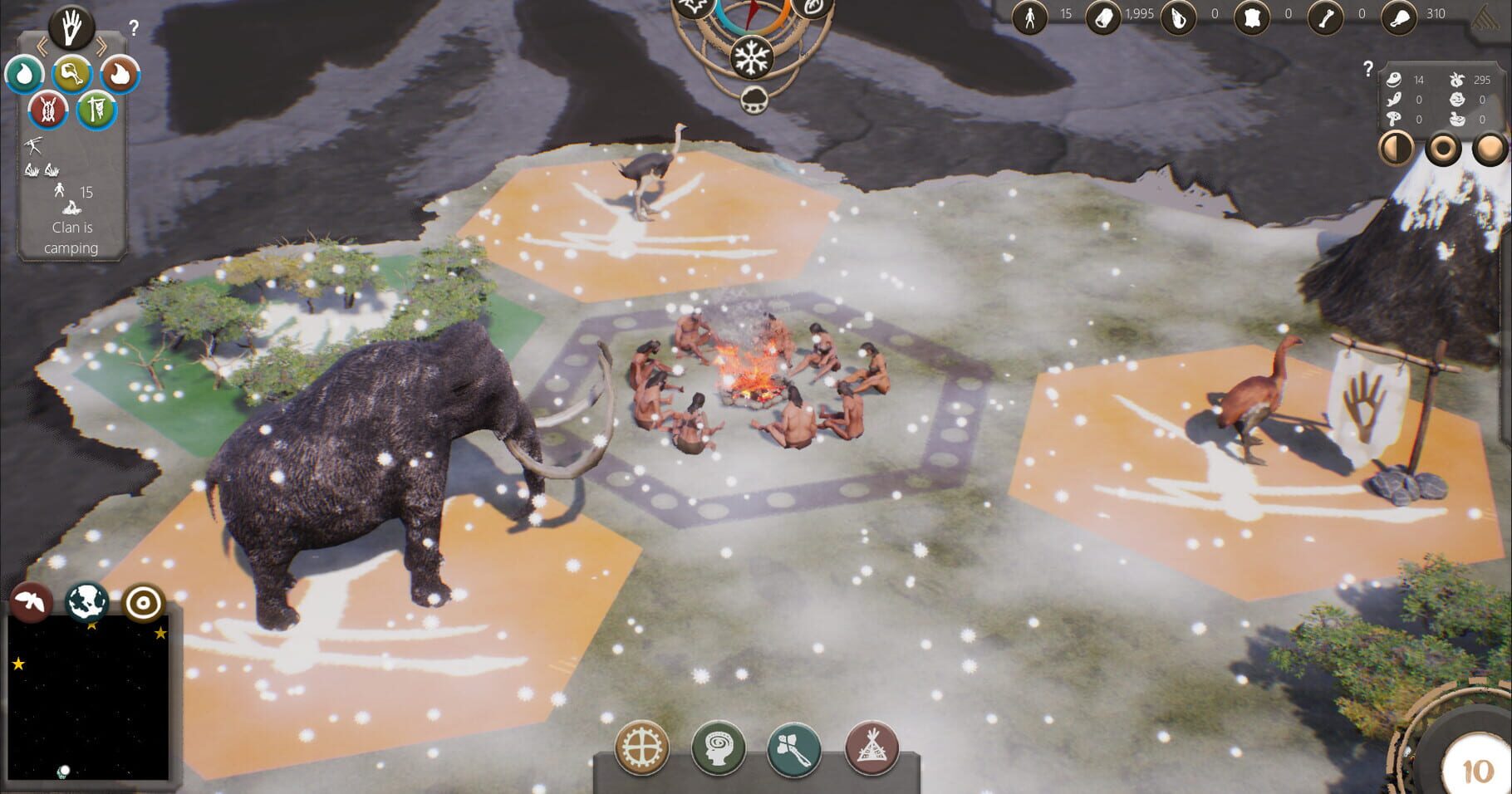Open the water supply indicator on clan panel

coord(25,74)
